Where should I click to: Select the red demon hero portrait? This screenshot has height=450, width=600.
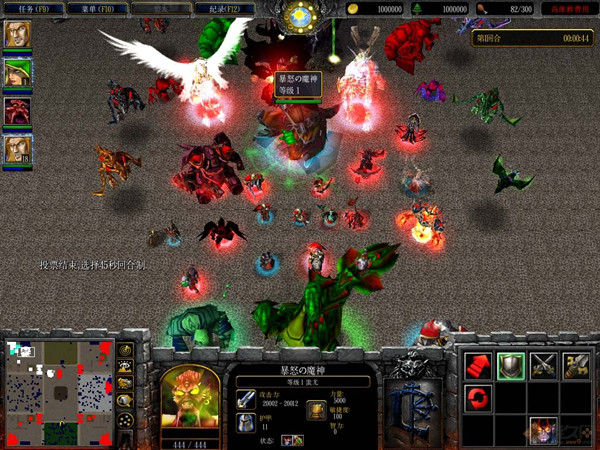coord(17,110)
